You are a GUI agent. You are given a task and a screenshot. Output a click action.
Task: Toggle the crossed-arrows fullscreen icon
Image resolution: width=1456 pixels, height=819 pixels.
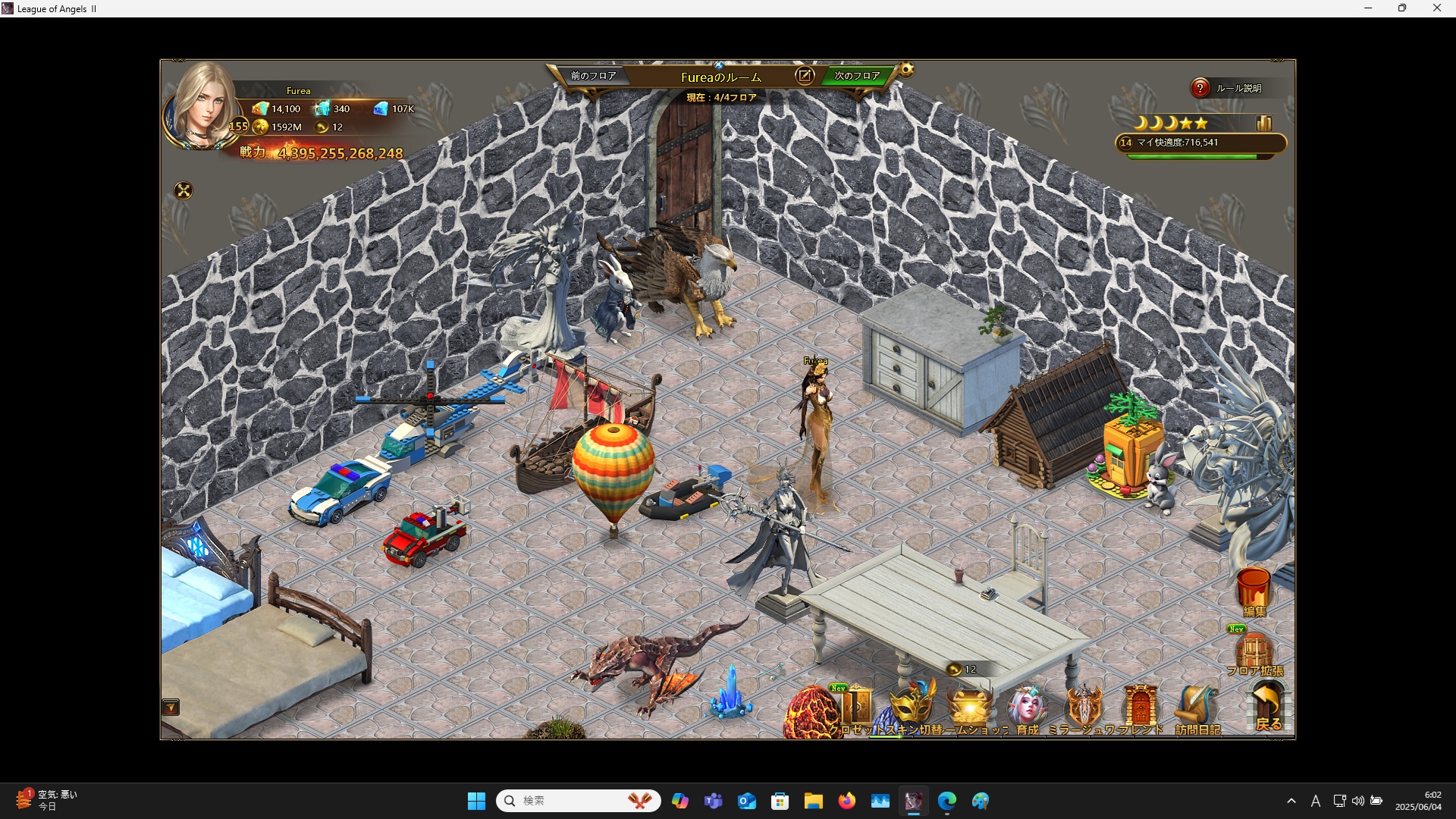184,190
